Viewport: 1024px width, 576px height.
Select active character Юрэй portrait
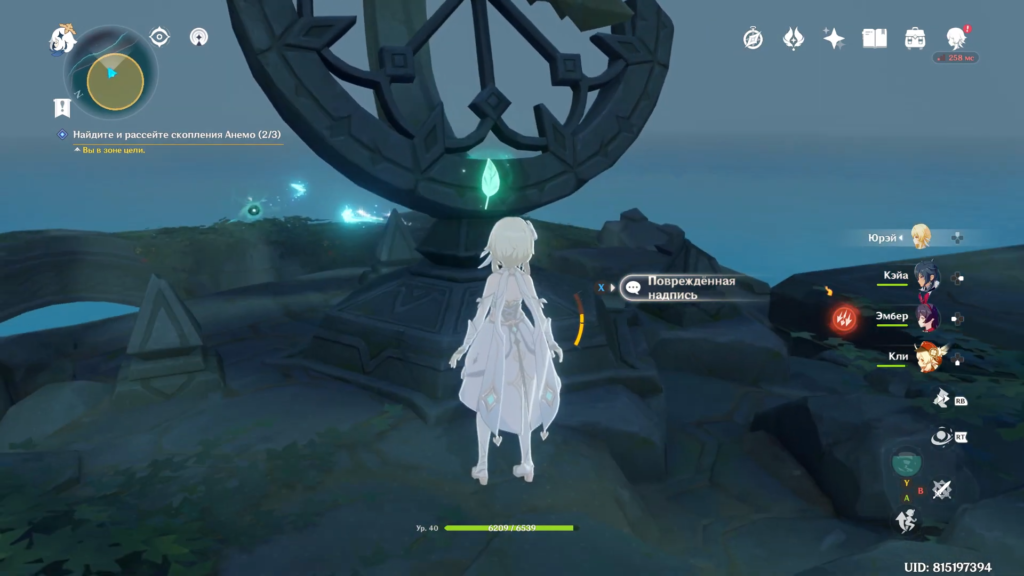921,237
